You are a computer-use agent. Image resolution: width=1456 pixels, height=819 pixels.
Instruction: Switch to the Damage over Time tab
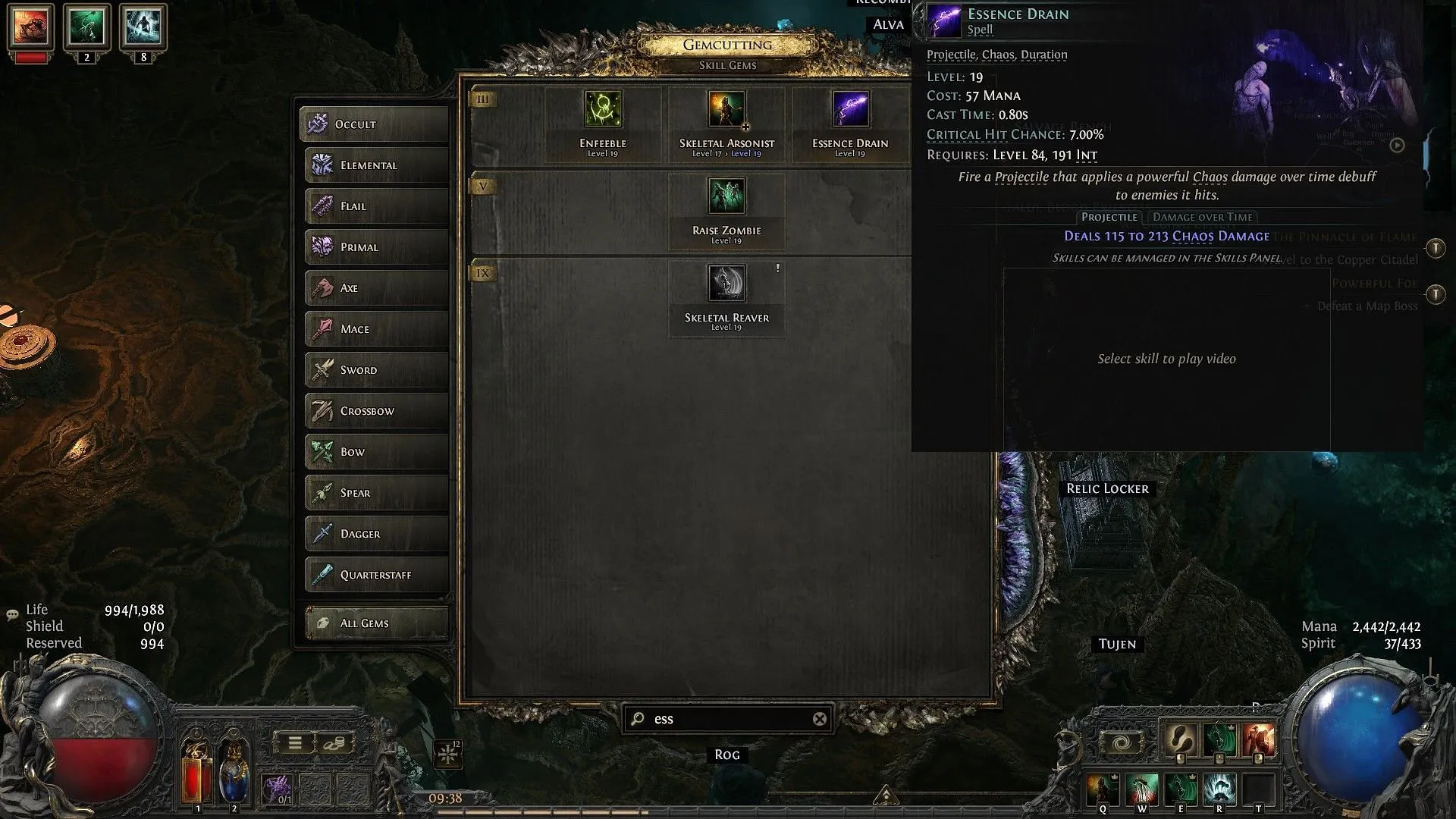1203,217
